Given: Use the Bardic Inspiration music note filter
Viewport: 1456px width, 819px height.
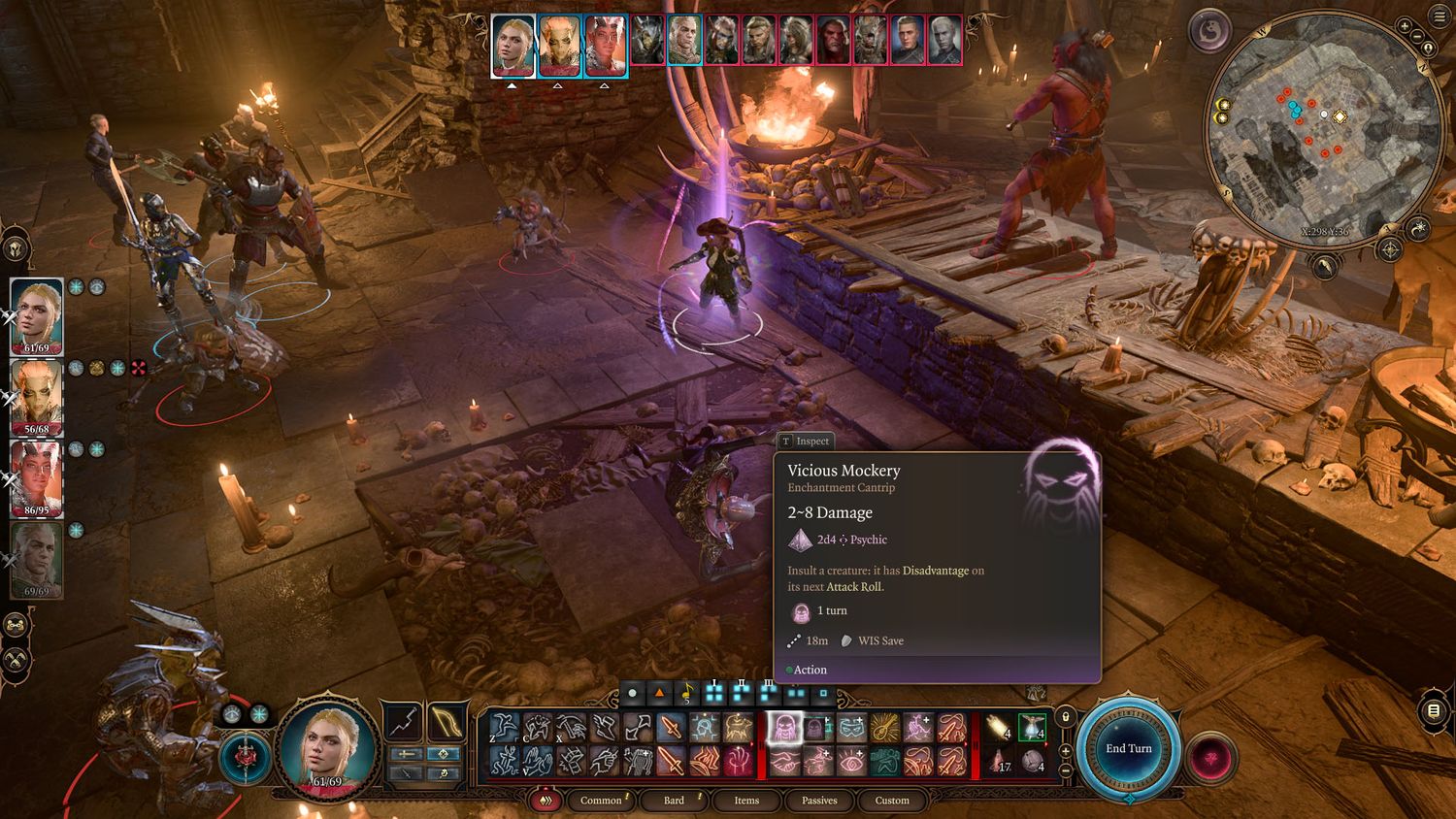Looking at the screenshot, I should click(687, 694).
